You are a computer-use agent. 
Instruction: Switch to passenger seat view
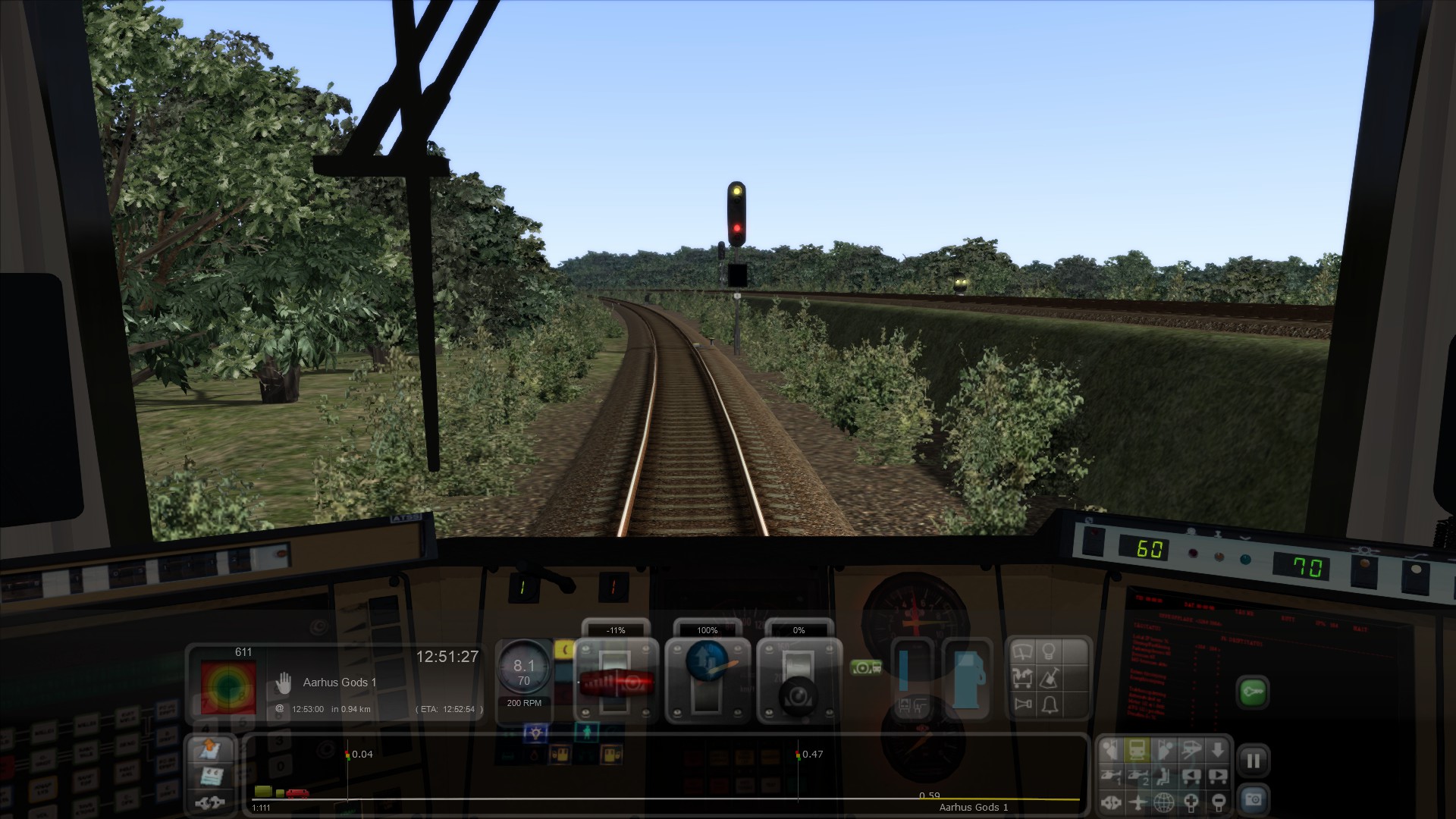(x=1164, y=776)
